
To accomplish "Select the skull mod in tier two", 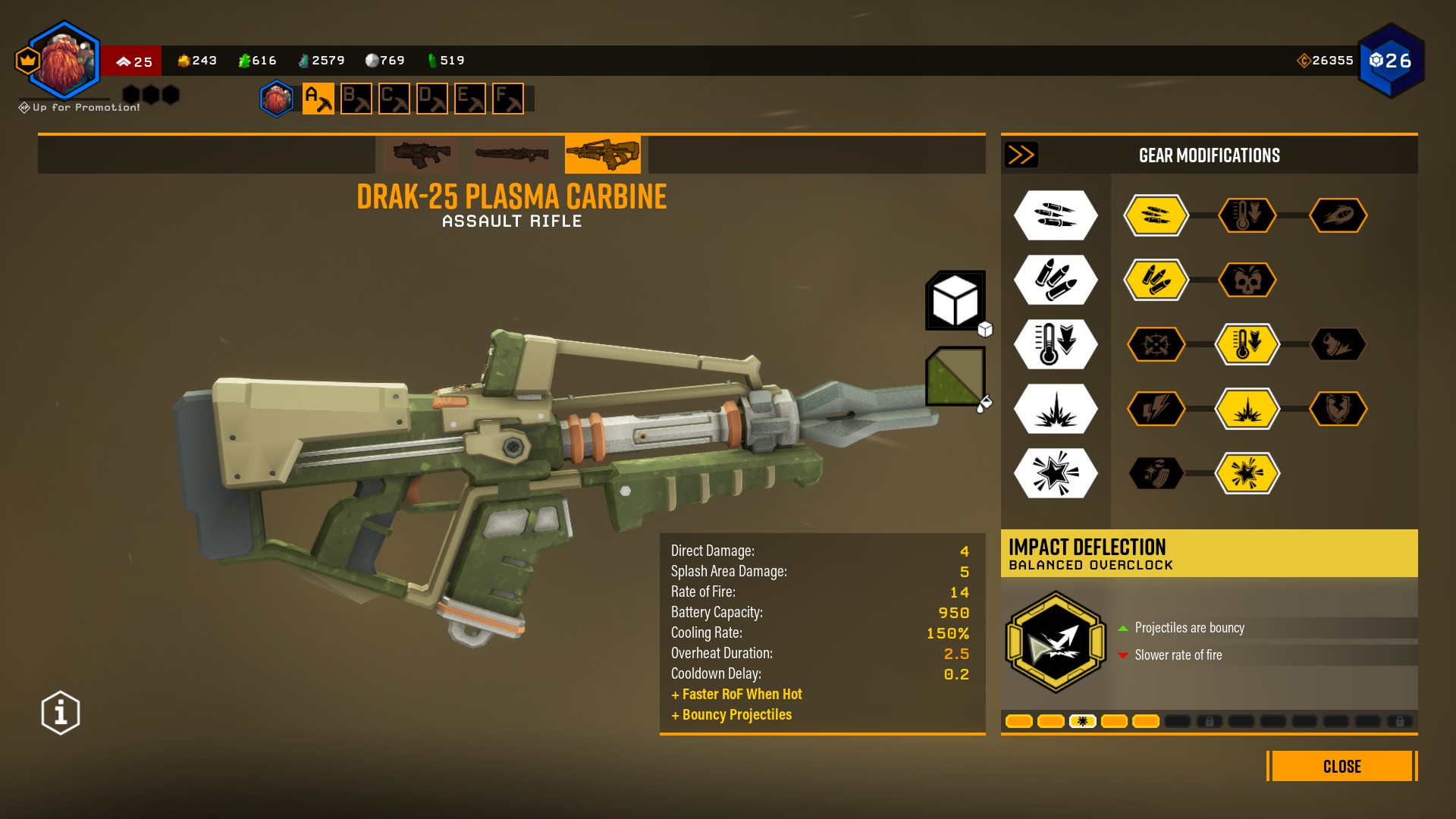I will coord(1247,281).
